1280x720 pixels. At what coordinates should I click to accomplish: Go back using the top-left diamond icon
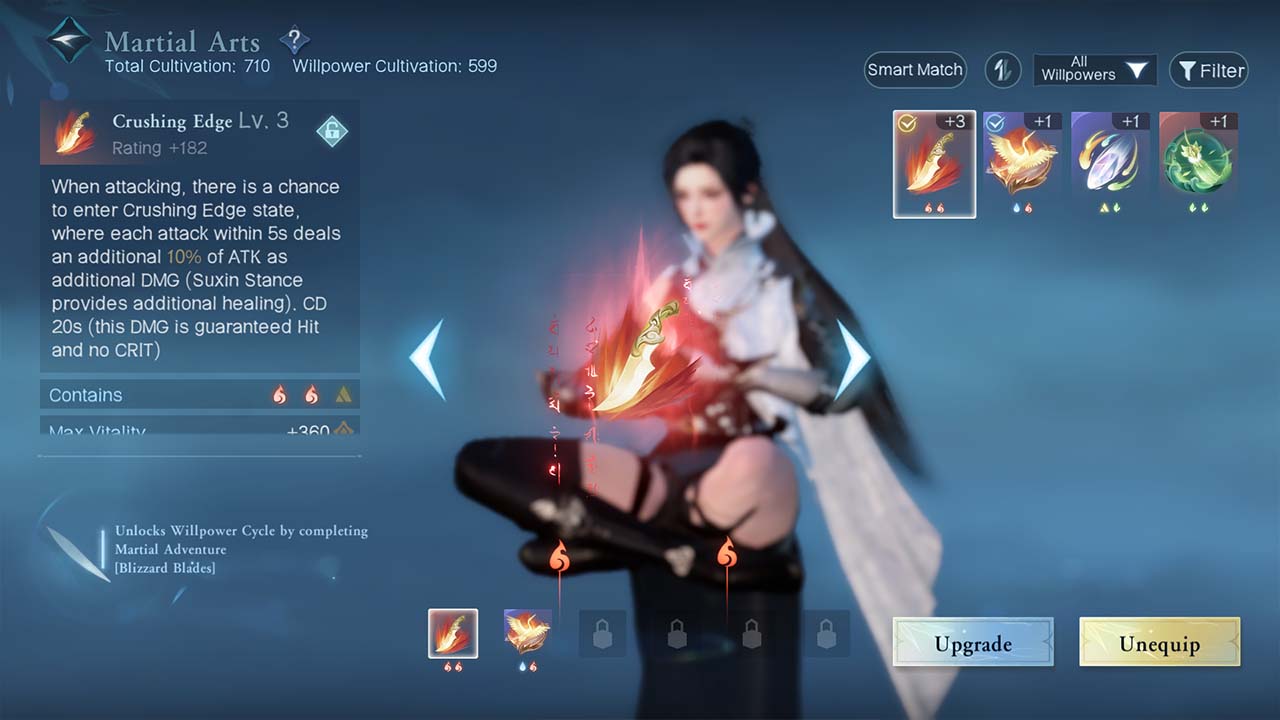69,41
